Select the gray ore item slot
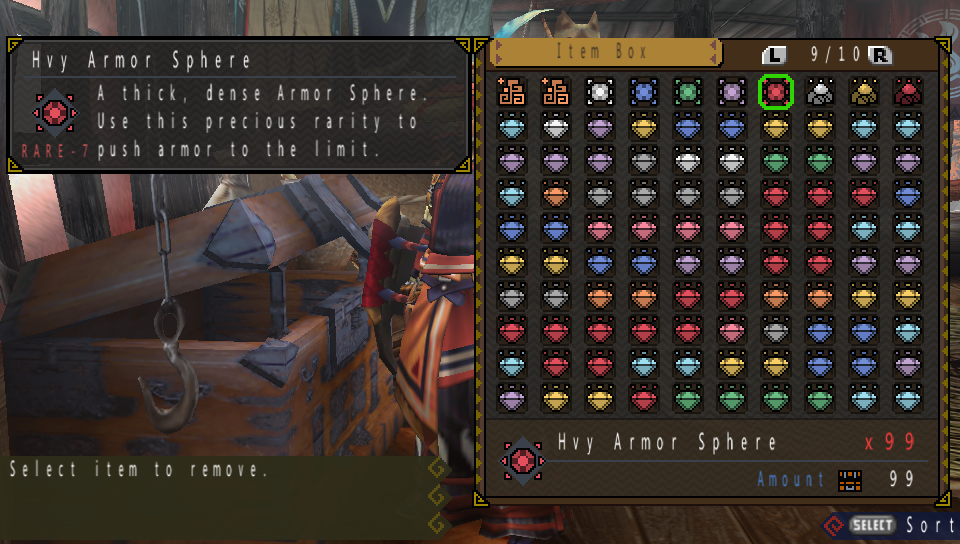 (820, 92)
